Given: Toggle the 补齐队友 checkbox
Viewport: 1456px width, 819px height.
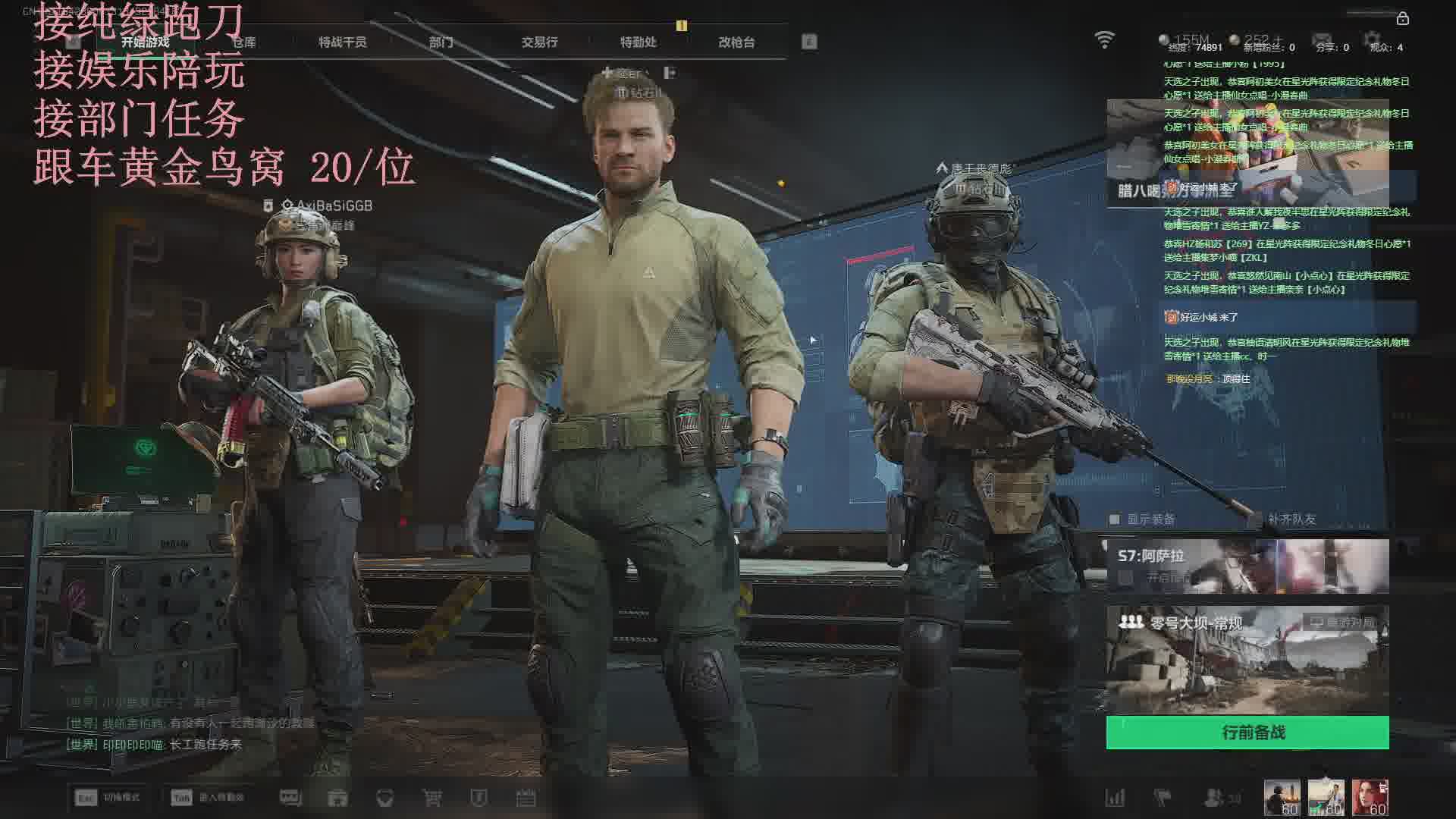Looking at the screenshot, I should (1257, 519).
